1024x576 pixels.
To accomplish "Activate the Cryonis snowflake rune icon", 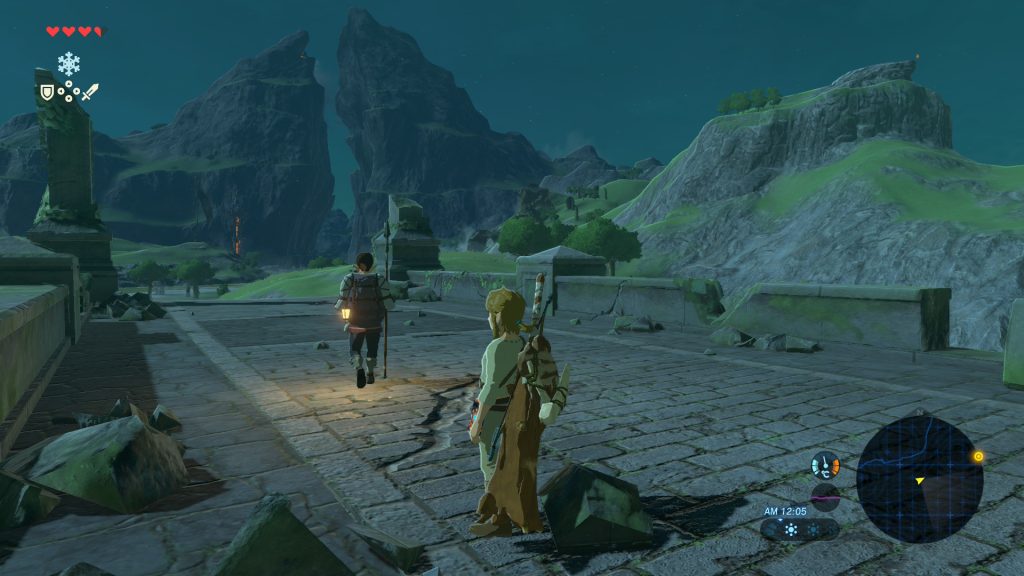I will pyautogui.click(x=68, y=64).
